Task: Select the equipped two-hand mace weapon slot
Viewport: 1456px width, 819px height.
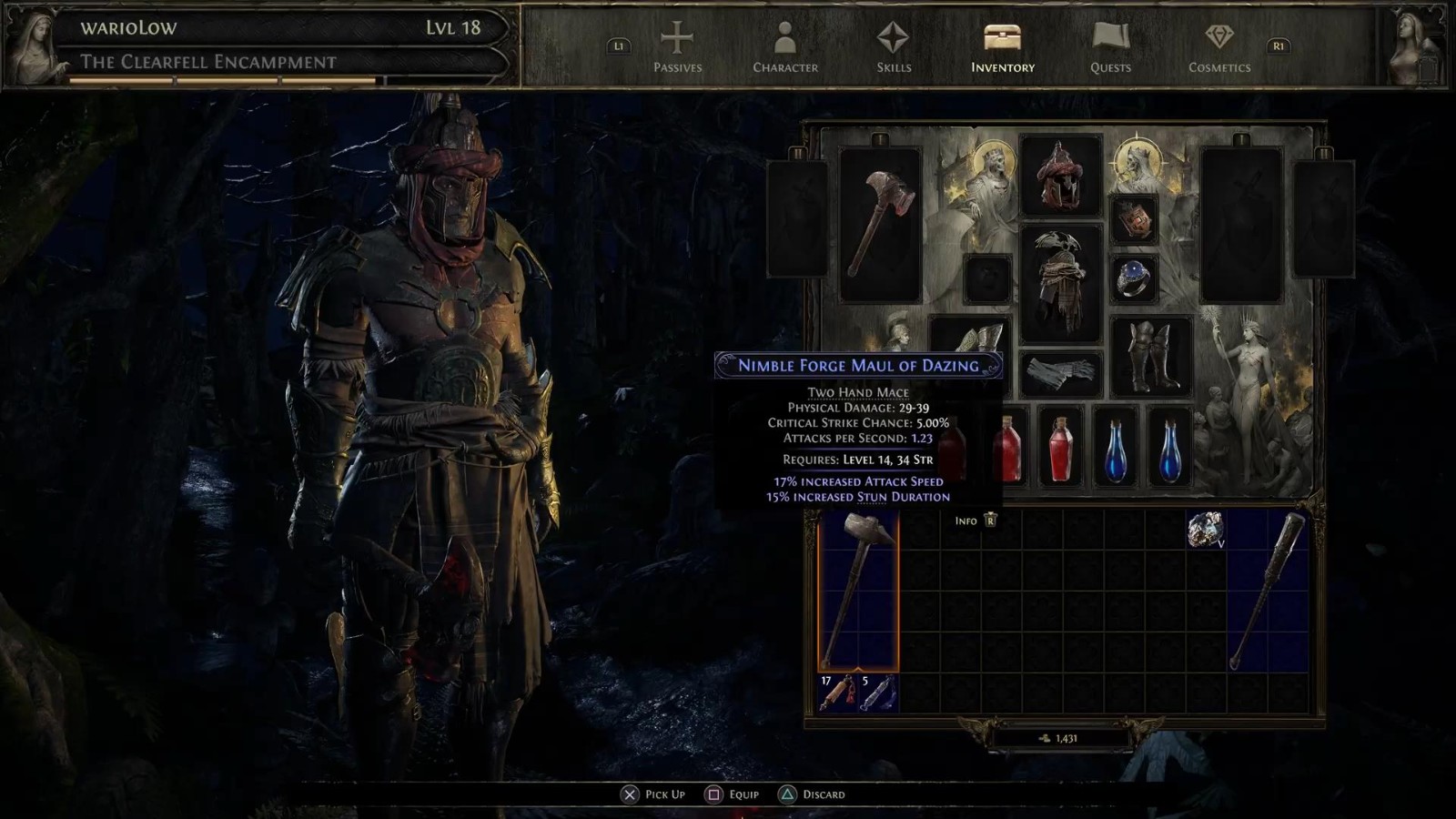Action: 879,224
